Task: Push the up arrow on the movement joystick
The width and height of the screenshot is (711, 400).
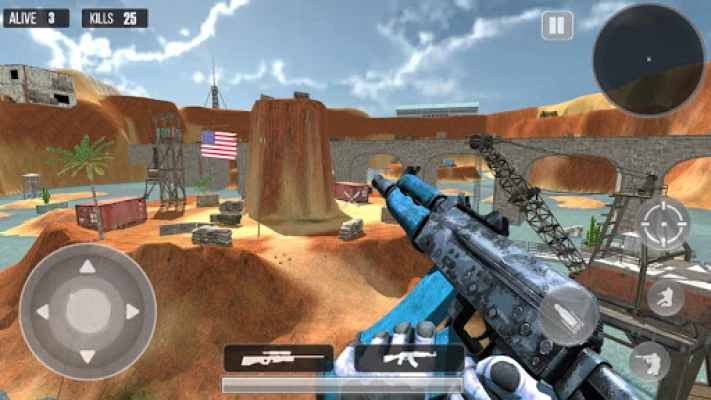Action: tap(87, 267)
